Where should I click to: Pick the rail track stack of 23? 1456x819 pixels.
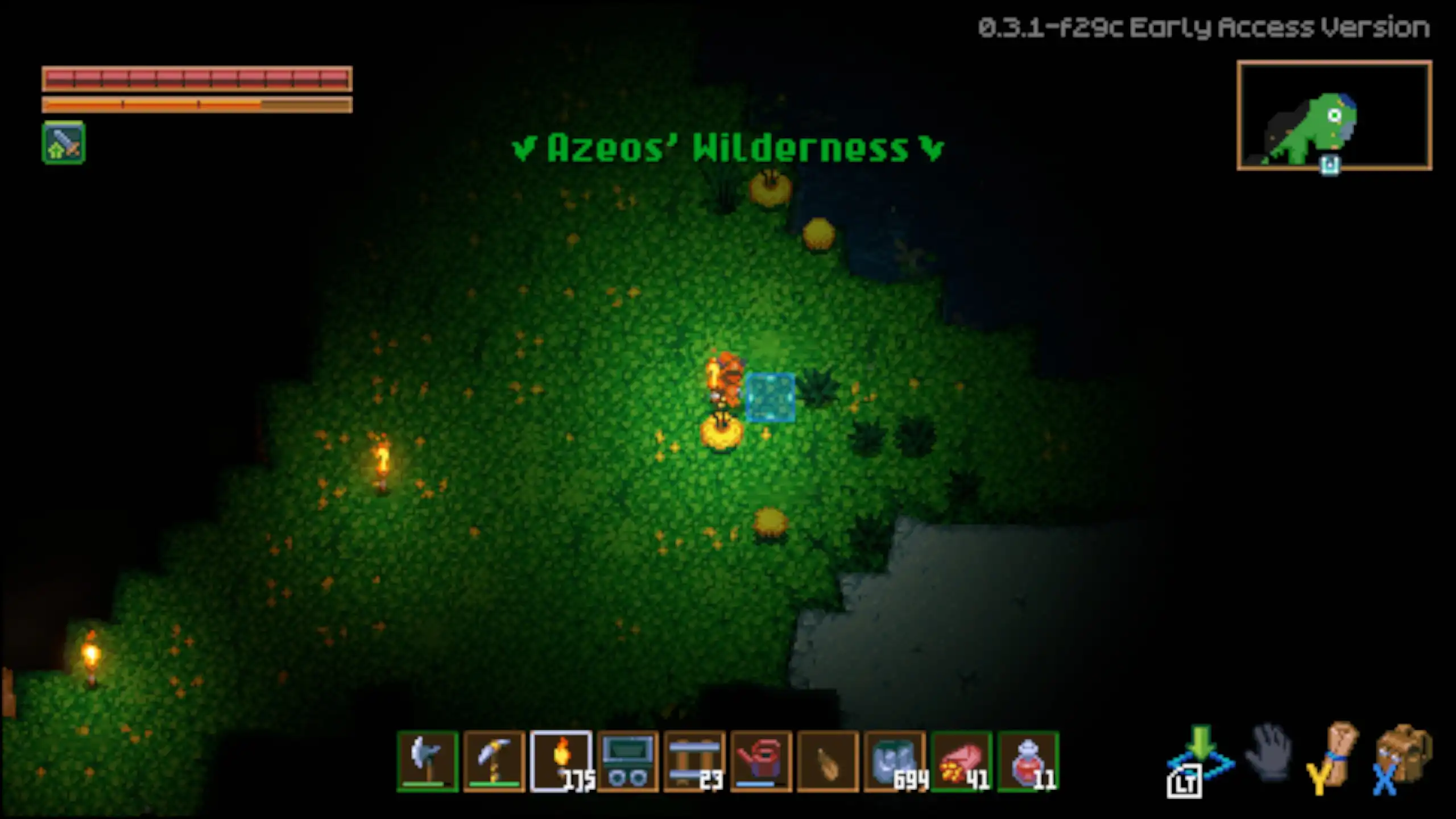coord(694,761)
